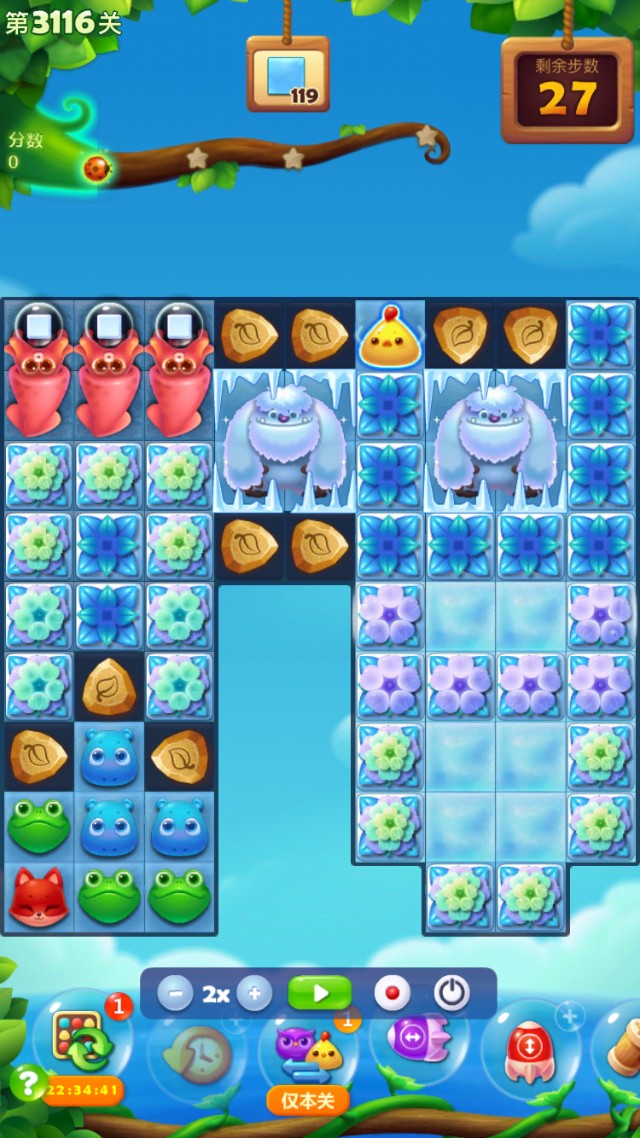Viewport: 640px width, 1138px height.
Task: Increase speed with the plus button
Action: pos(254,994)
